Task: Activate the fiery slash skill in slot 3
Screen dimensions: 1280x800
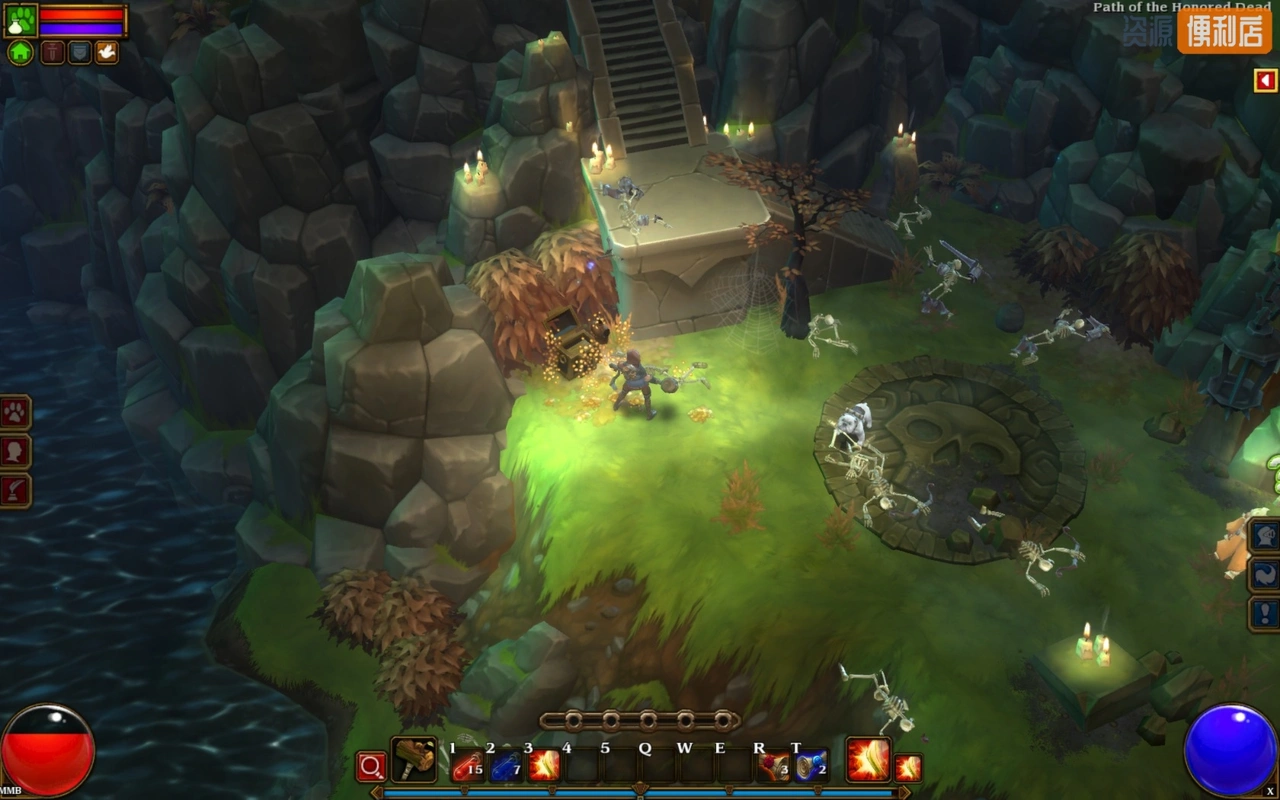Action: tap(543, 766)
